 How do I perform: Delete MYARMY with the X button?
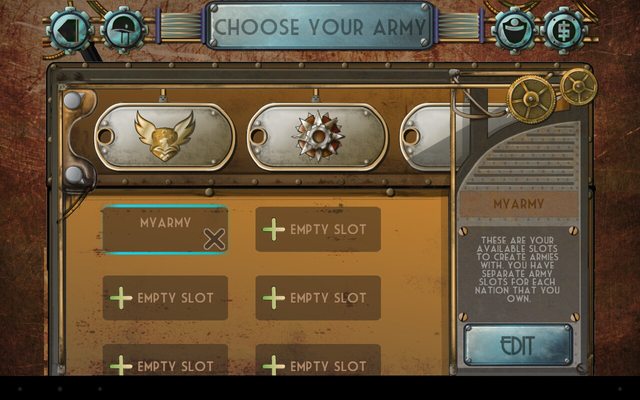(214, 238)
